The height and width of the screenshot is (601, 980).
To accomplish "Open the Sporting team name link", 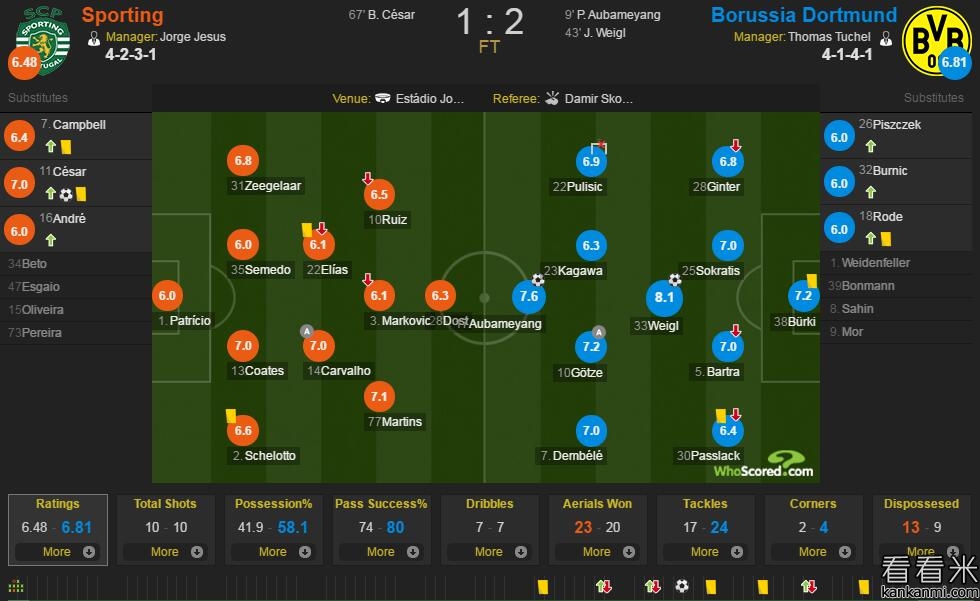I will (122, 15).
